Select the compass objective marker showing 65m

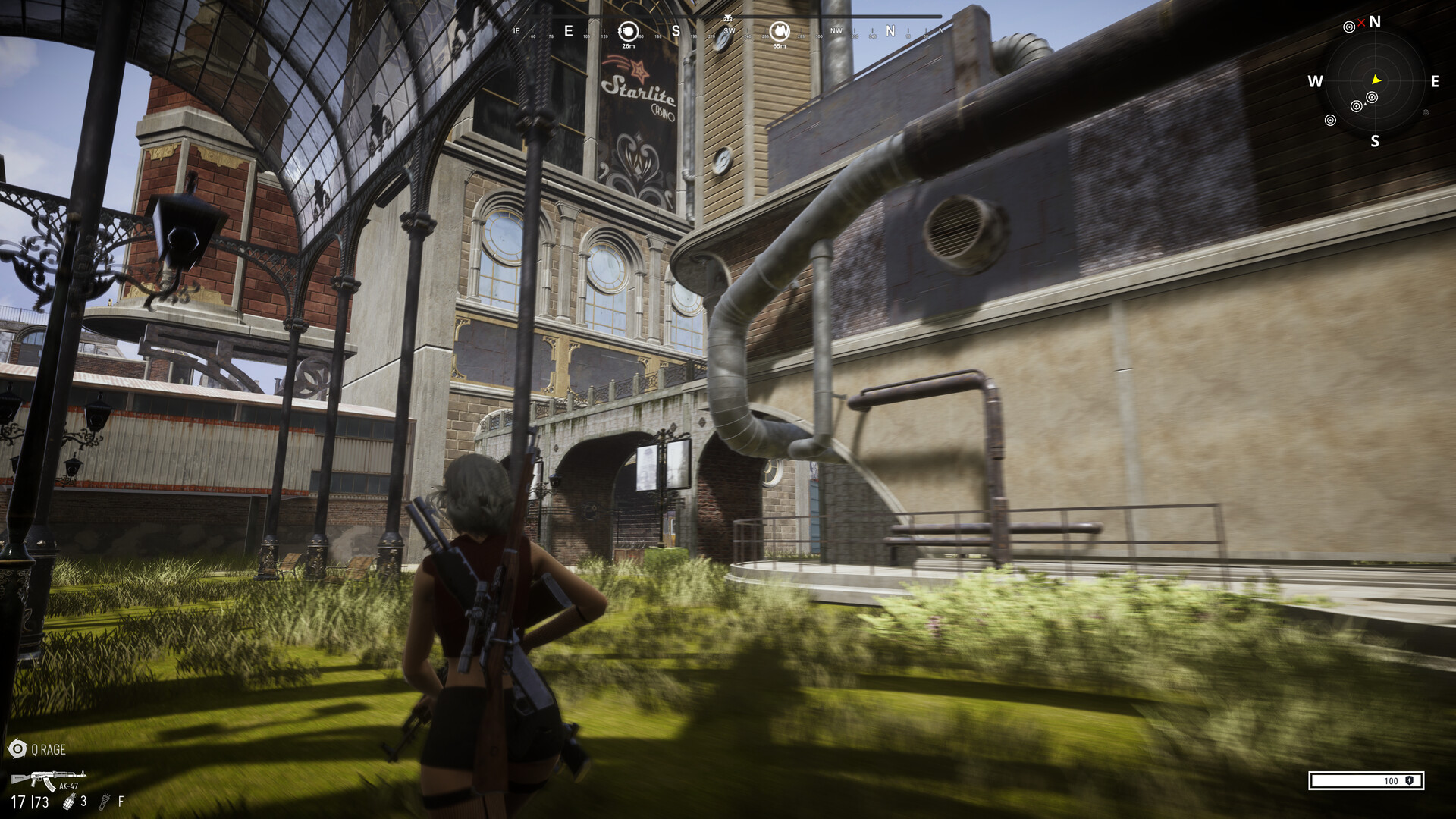[779, 31]
